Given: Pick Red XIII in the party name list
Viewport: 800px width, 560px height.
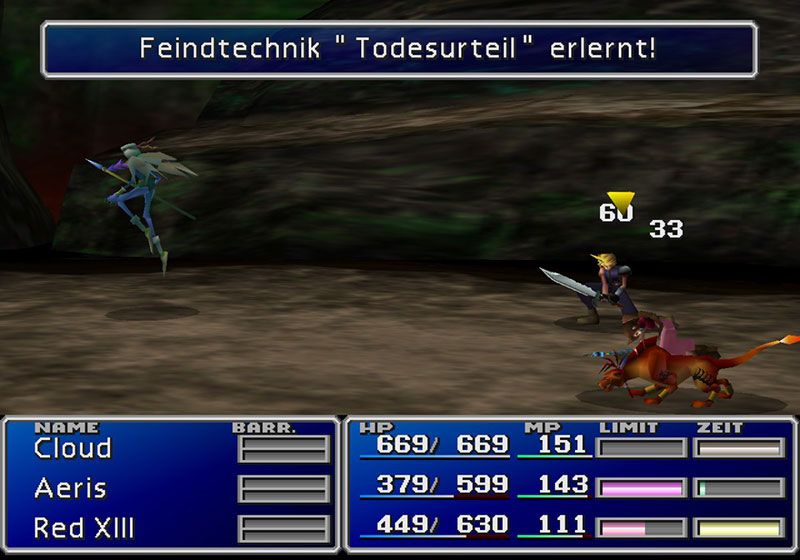Looking at the screenshot, I should tap(84, 527).
